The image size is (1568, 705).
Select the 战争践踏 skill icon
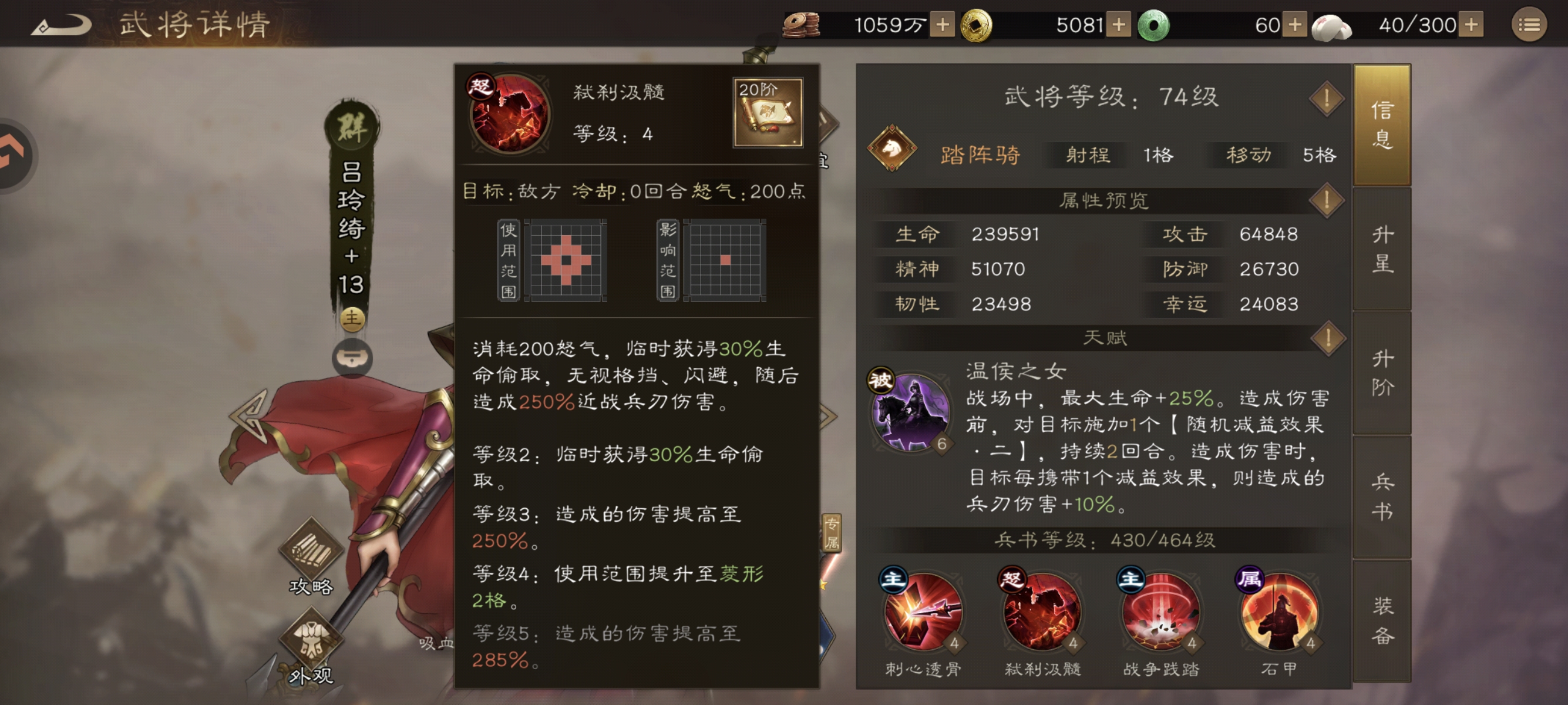1160,610
